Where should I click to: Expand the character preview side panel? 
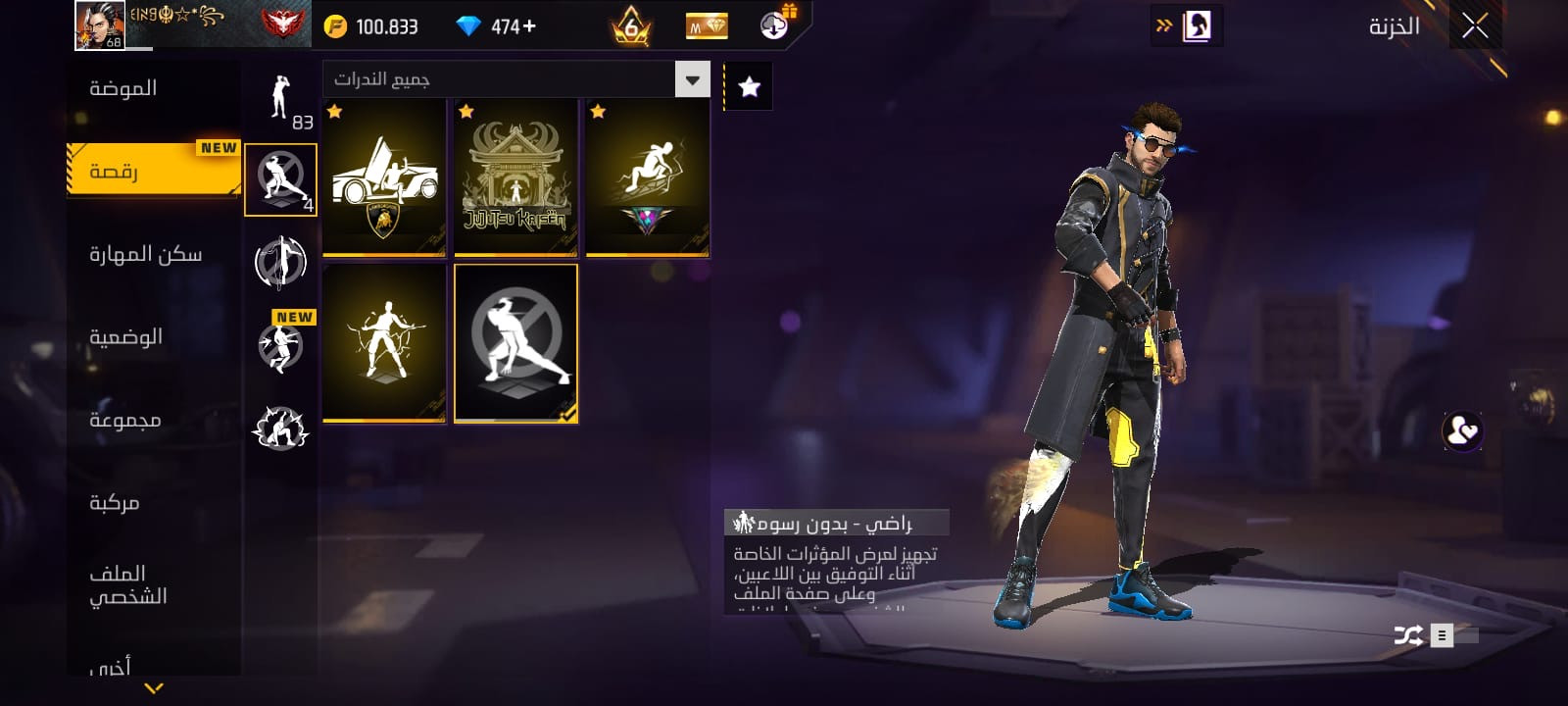pos(1187,26)
